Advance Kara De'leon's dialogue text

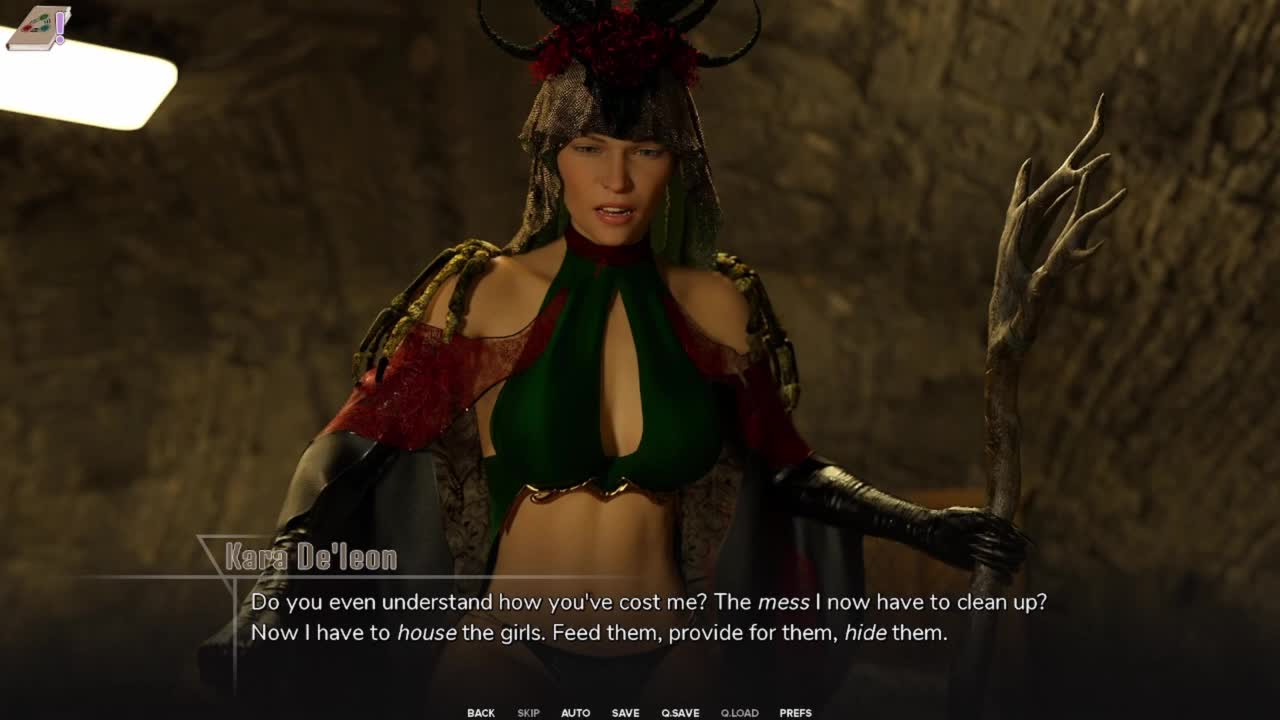[640, 617]
